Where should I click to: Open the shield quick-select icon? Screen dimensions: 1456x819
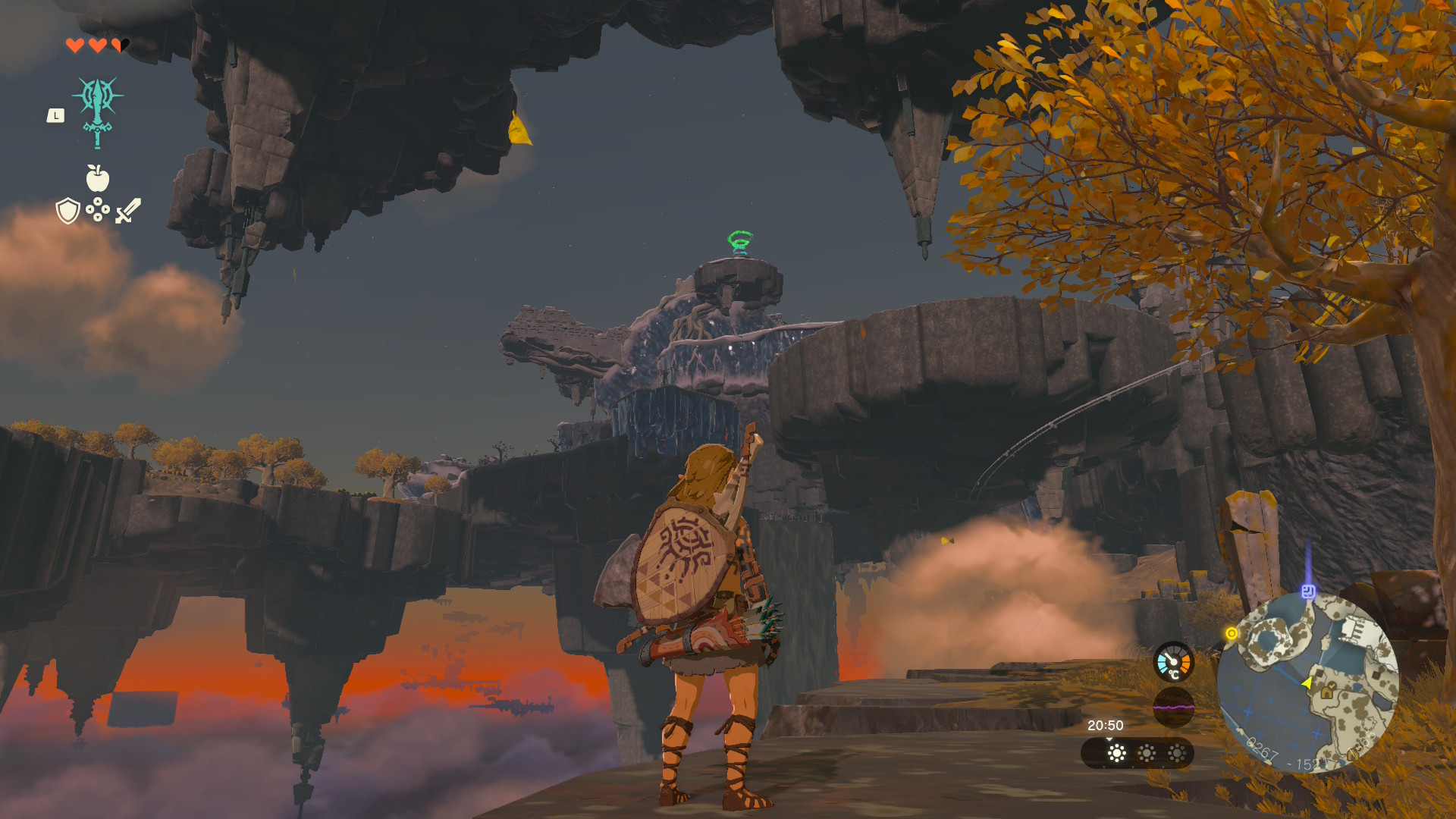tap(68, 211)
